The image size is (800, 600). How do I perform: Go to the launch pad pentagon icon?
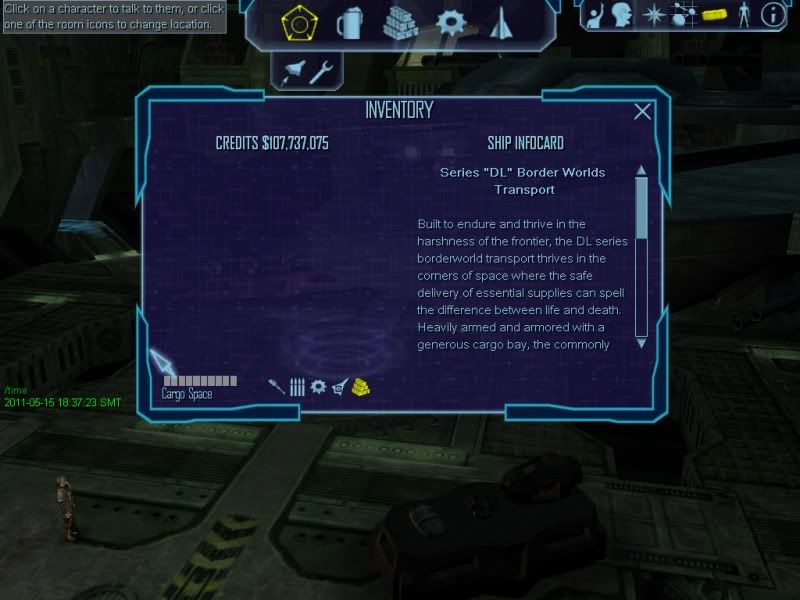[296, 22]
